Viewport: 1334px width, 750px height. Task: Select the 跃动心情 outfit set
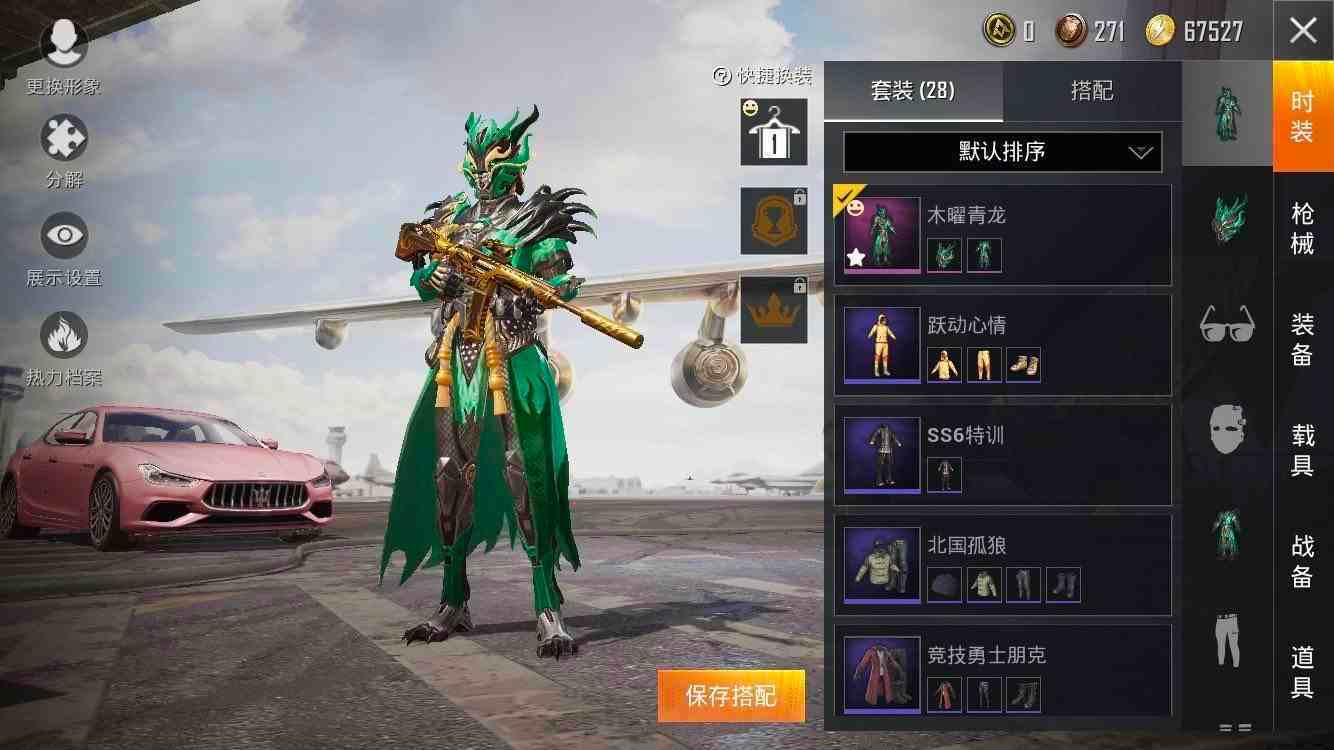pyautogui.click(x=1002, y=345)
